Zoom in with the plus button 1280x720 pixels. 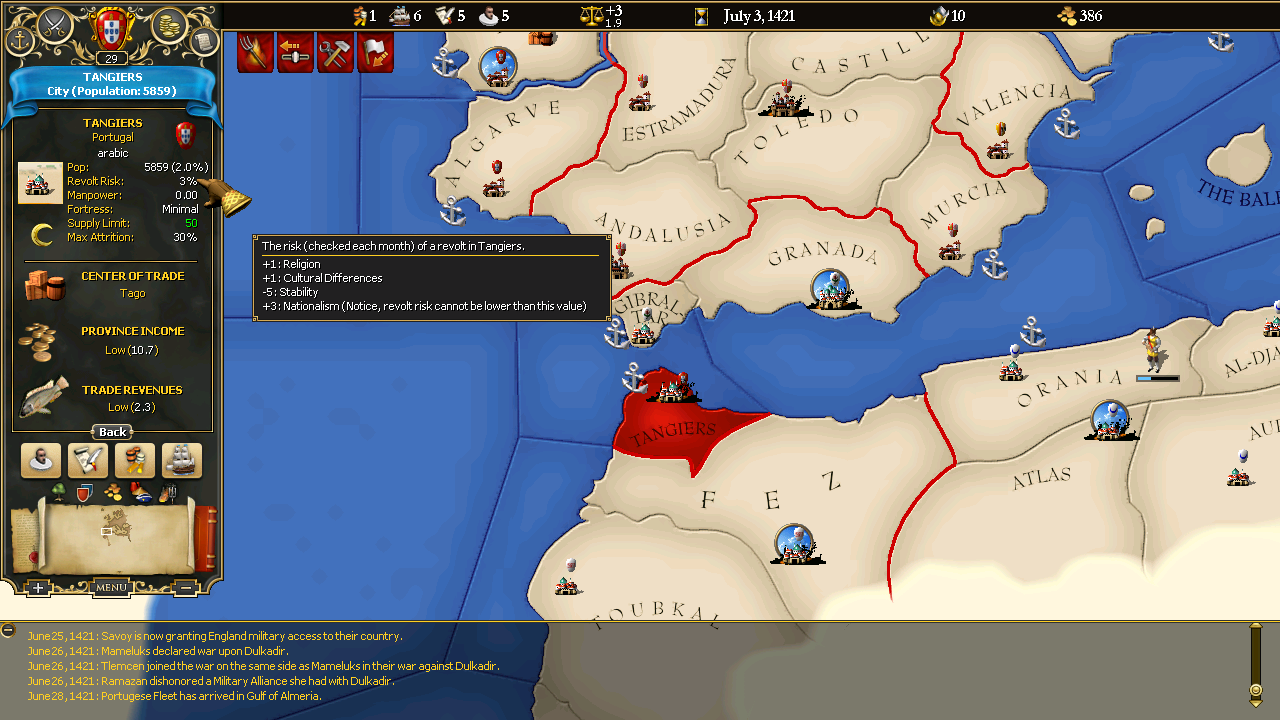pos(37,588)
